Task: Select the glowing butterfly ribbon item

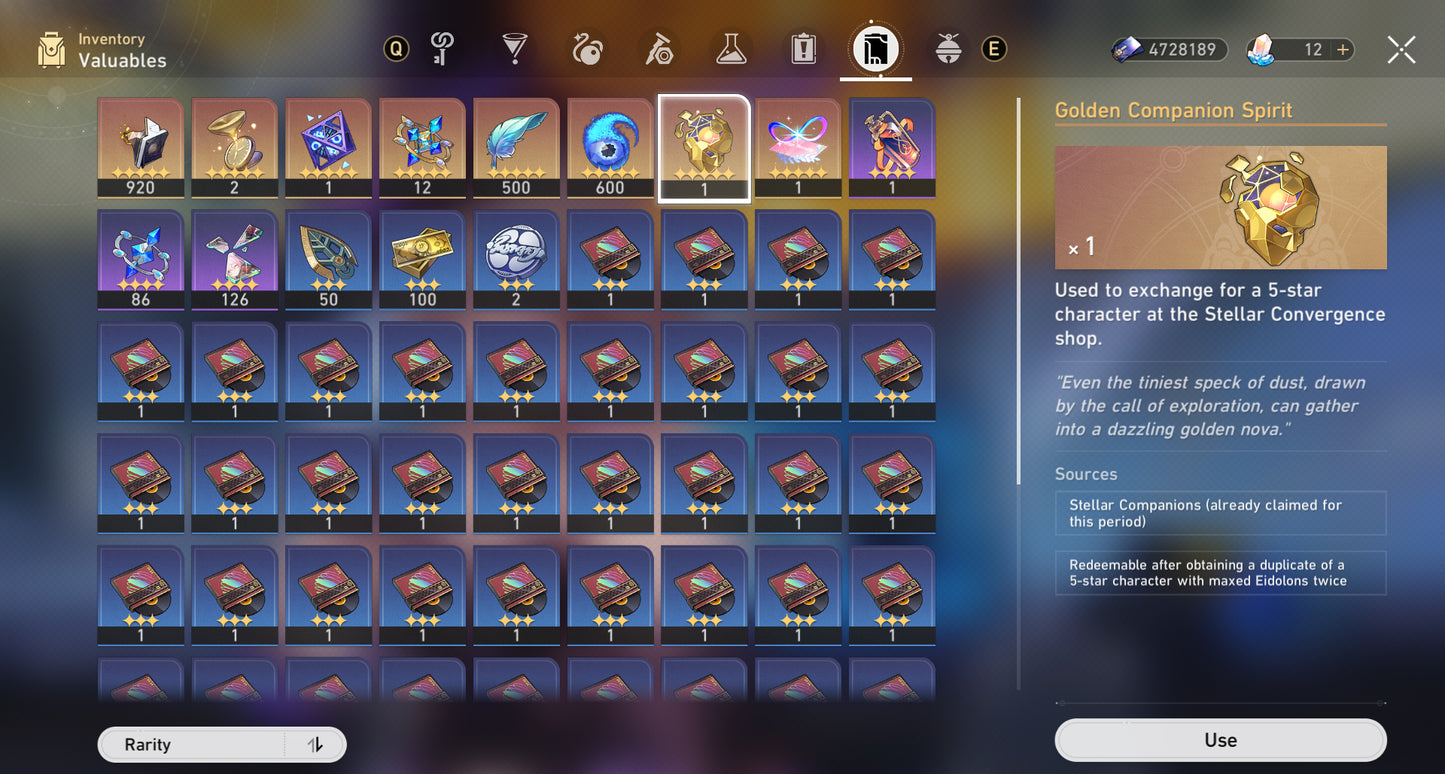Action: pos(798,146)
